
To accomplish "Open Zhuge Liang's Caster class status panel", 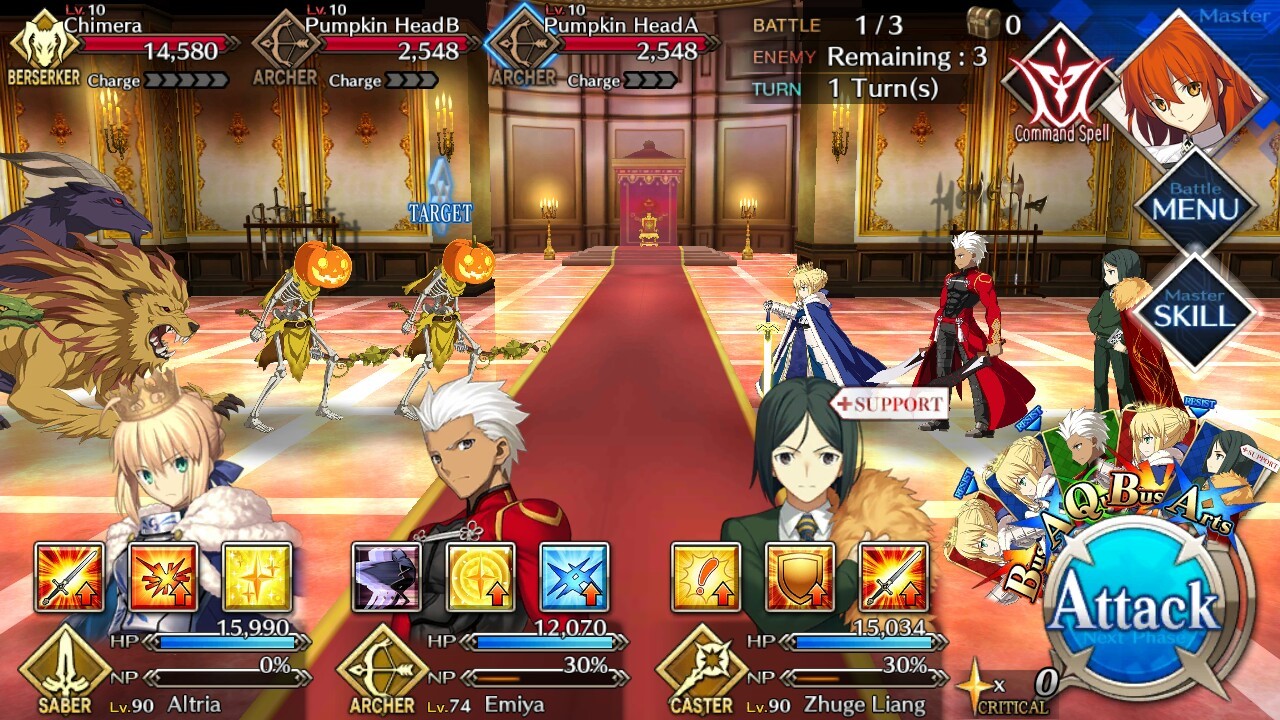I will (x=701, y=673).
